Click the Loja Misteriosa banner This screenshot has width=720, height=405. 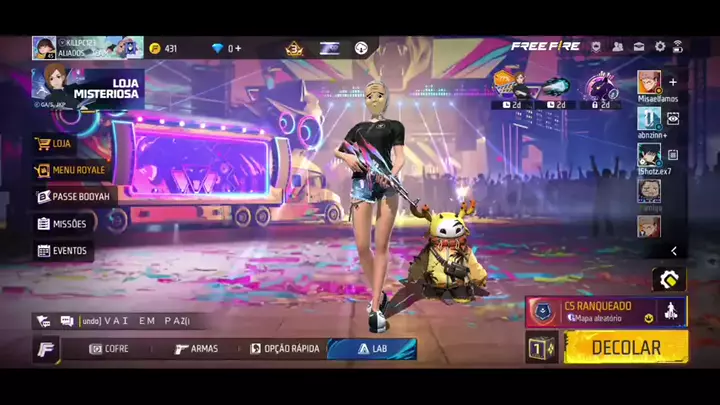[x=88, y=88]
